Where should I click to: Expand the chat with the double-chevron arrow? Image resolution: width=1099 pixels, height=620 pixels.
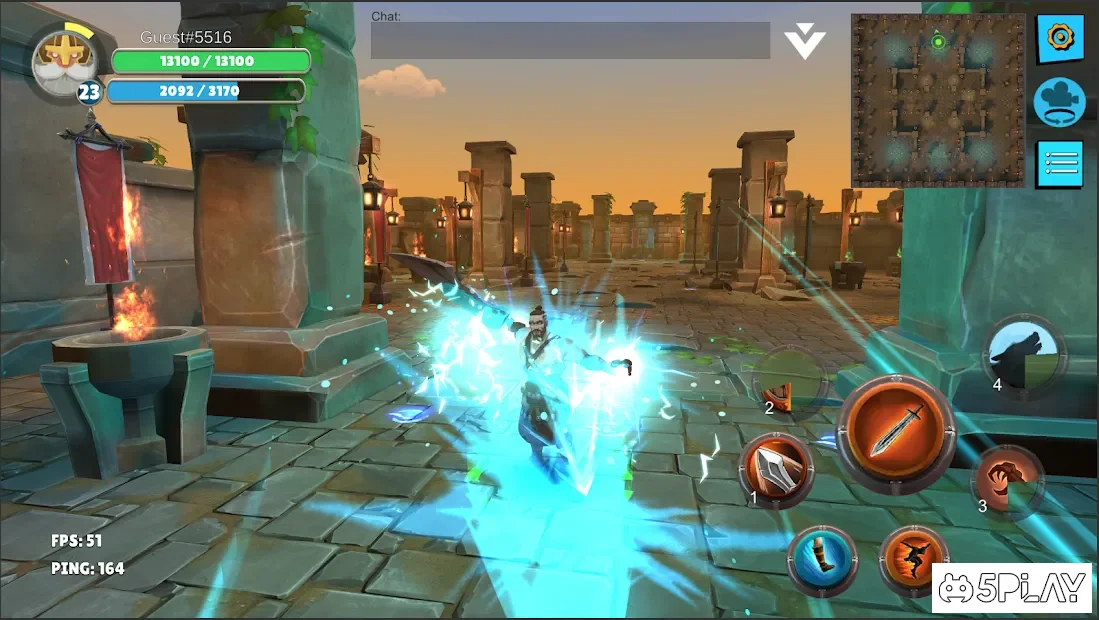(804, 42)
